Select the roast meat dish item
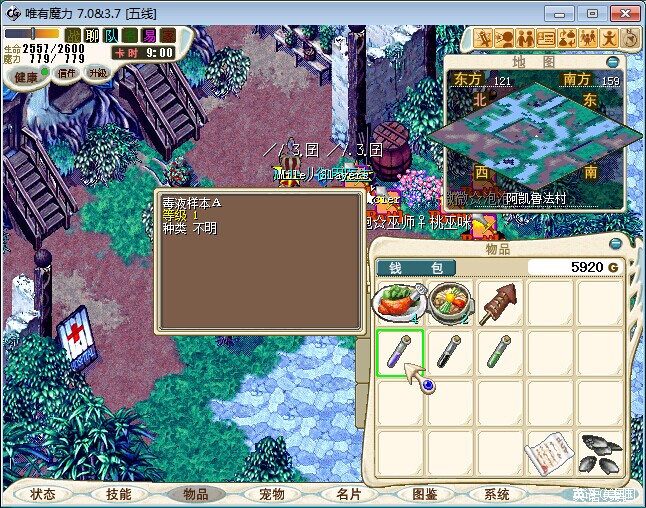The height and width of the screenshot is (508, 646). tap(399, 302)
